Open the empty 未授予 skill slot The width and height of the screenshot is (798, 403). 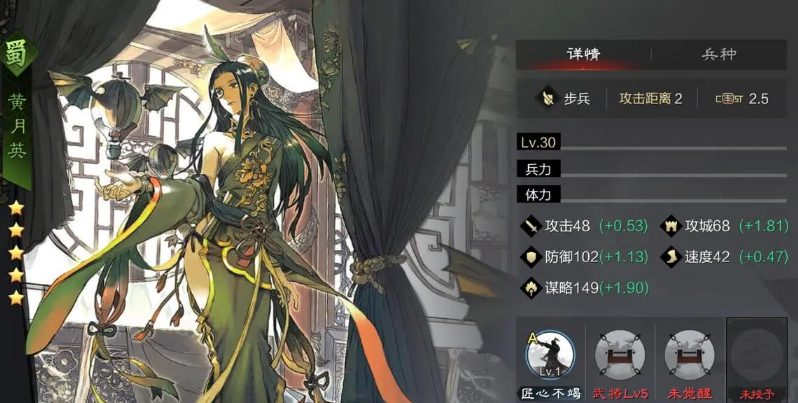coord(756,355)
